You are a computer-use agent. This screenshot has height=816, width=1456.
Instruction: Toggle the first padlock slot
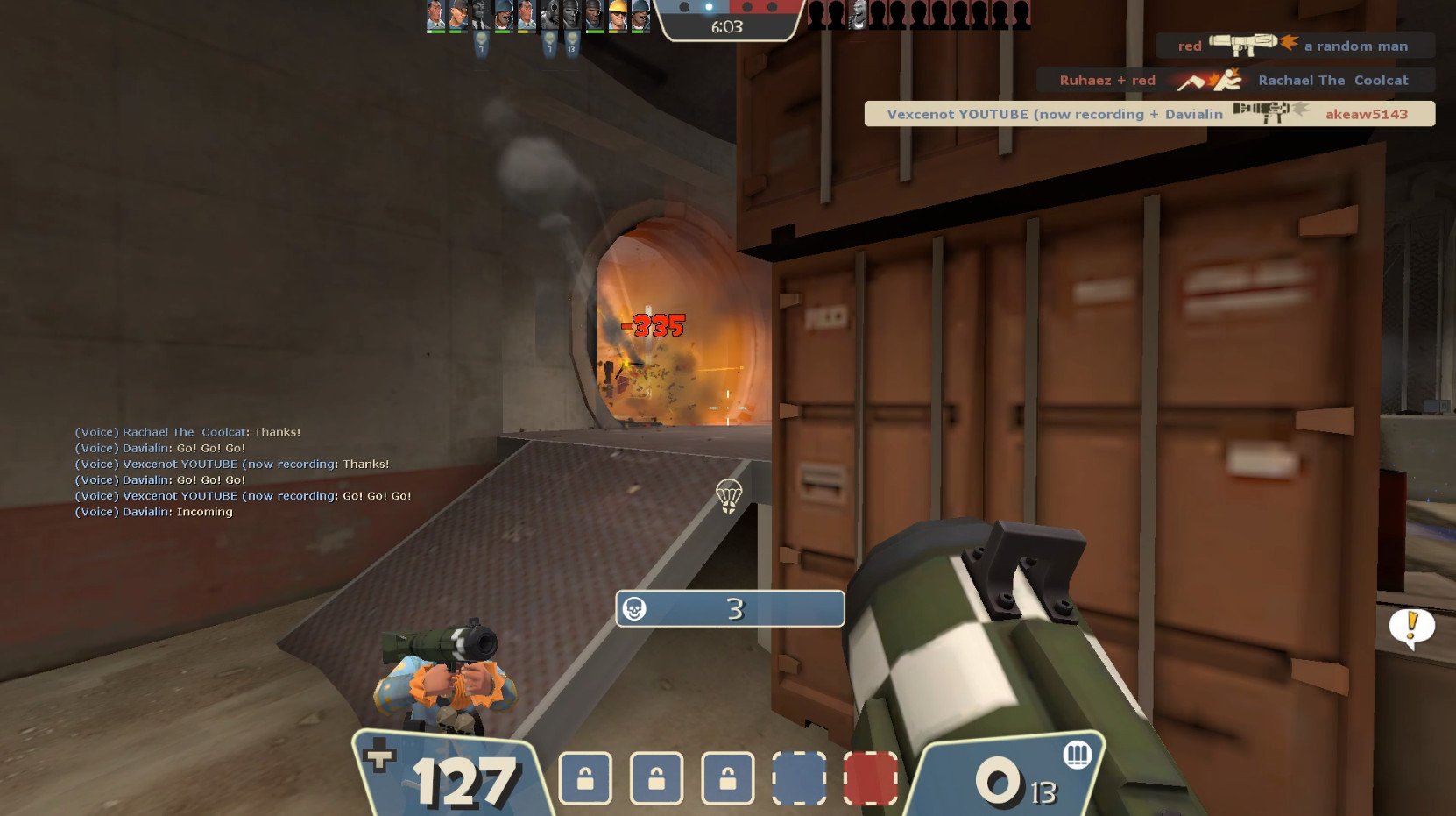pos(586,778)
